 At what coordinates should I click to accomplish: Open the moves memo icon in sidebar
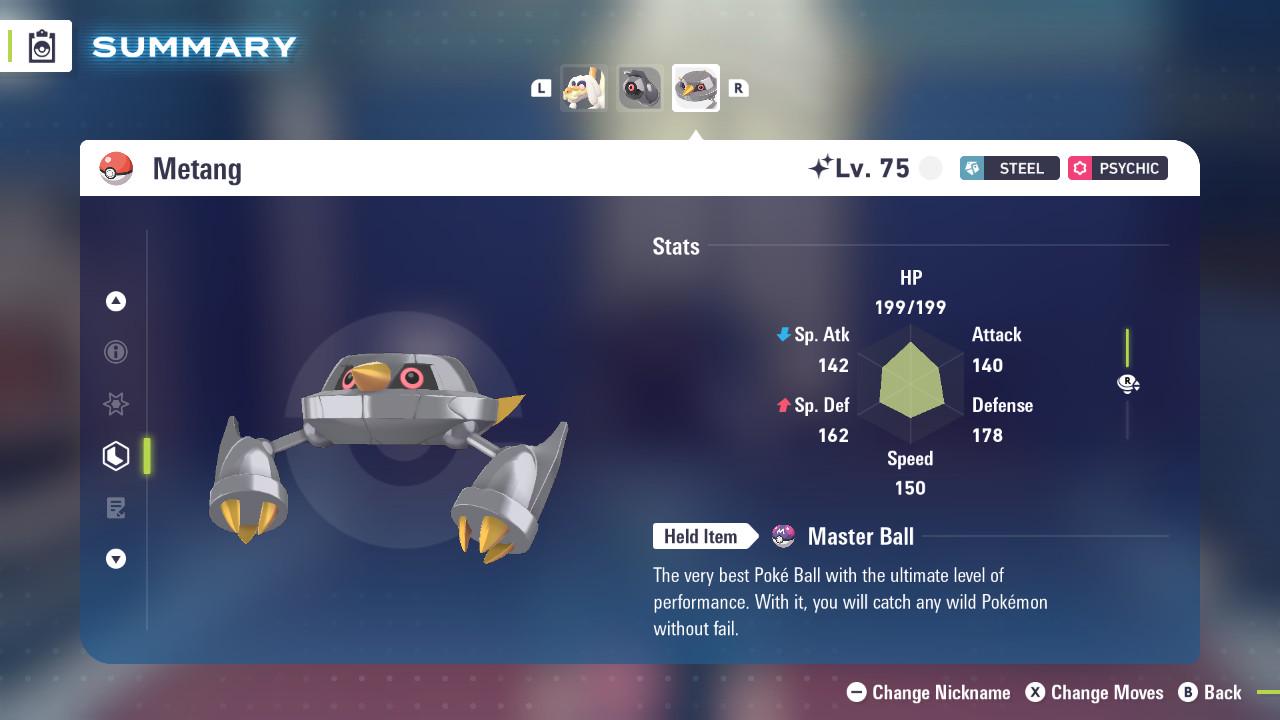click(x=116, y=508)
